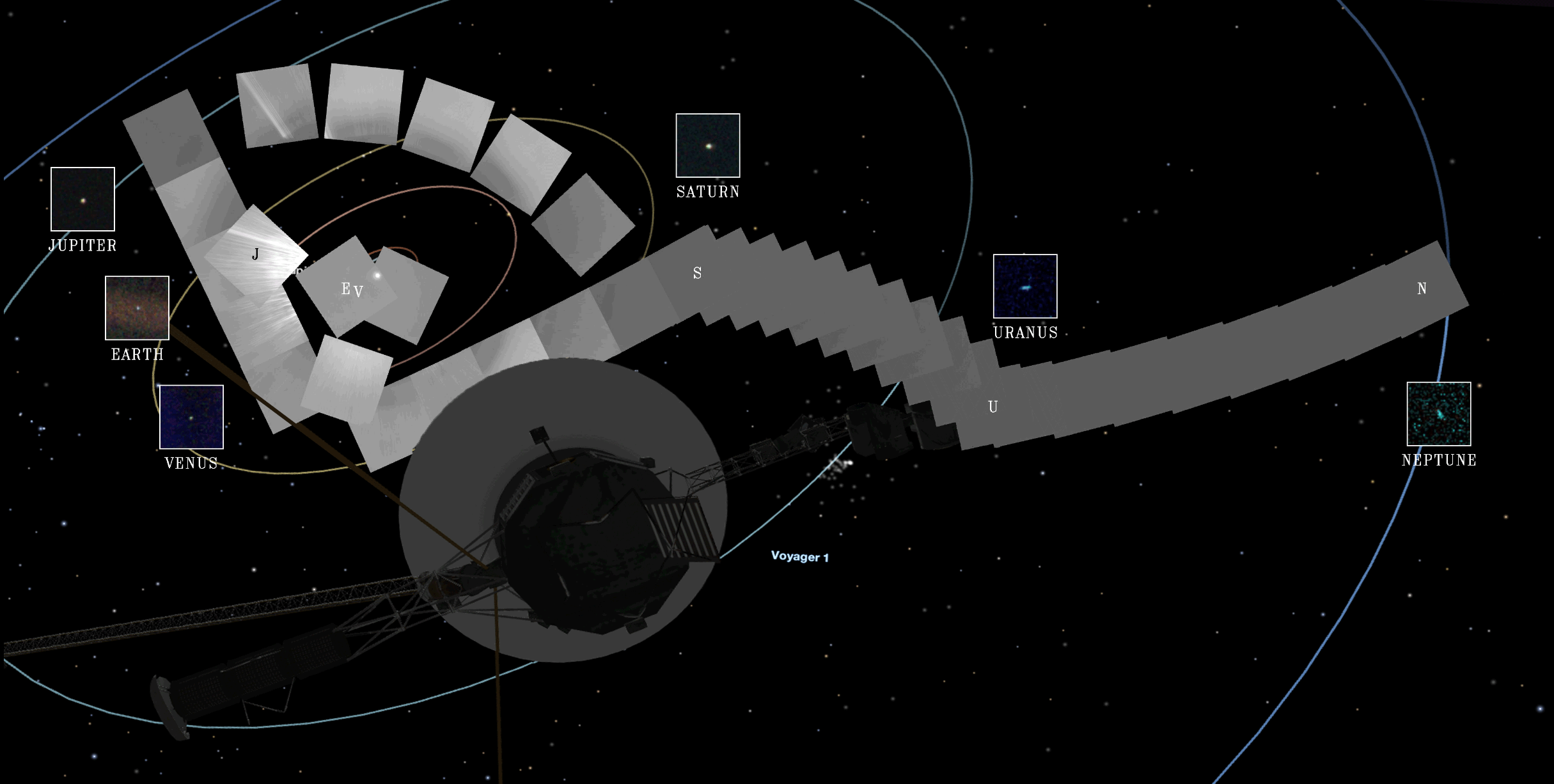This screenshot has height=784, width=1554.
Task: Click the Saturn image thumbnail
Action: click(708, 145)
